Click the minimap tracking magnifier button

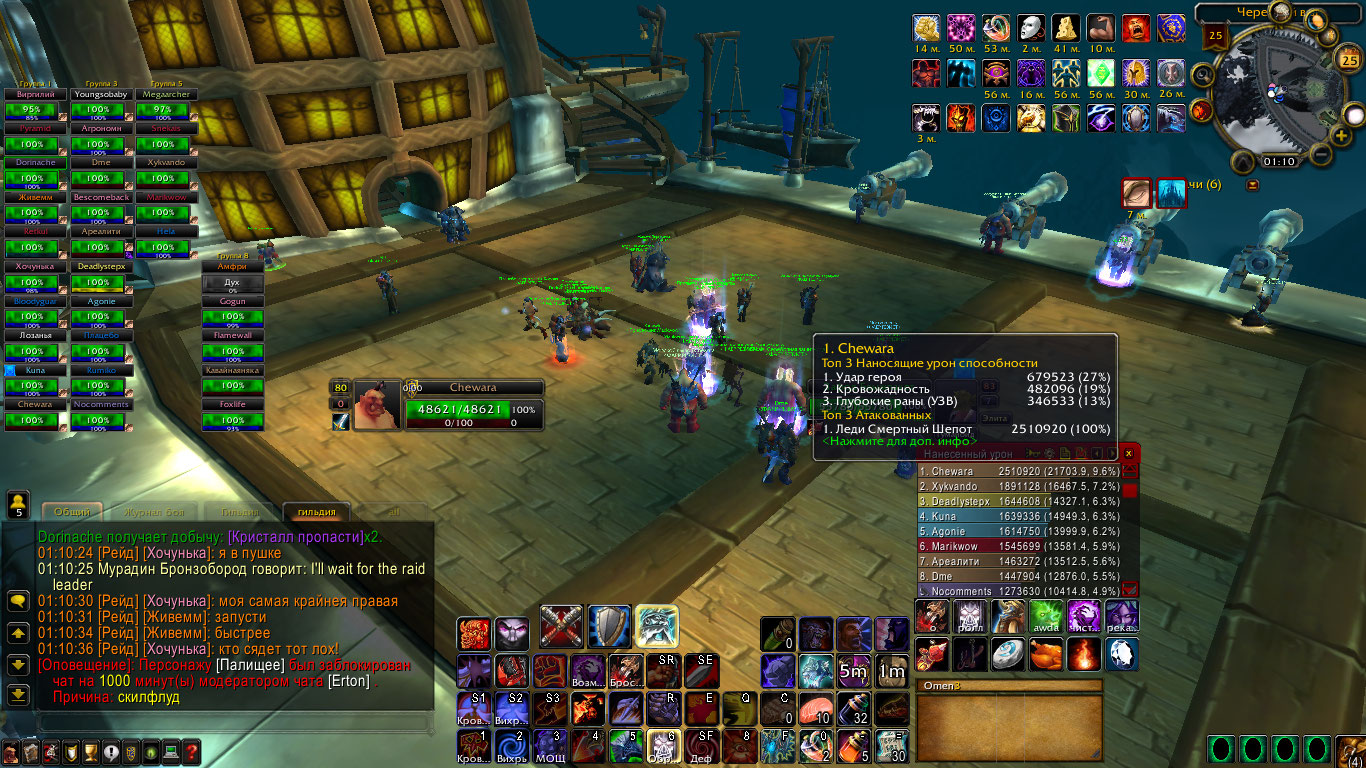pyautogui.click(x=1203, y=73)
